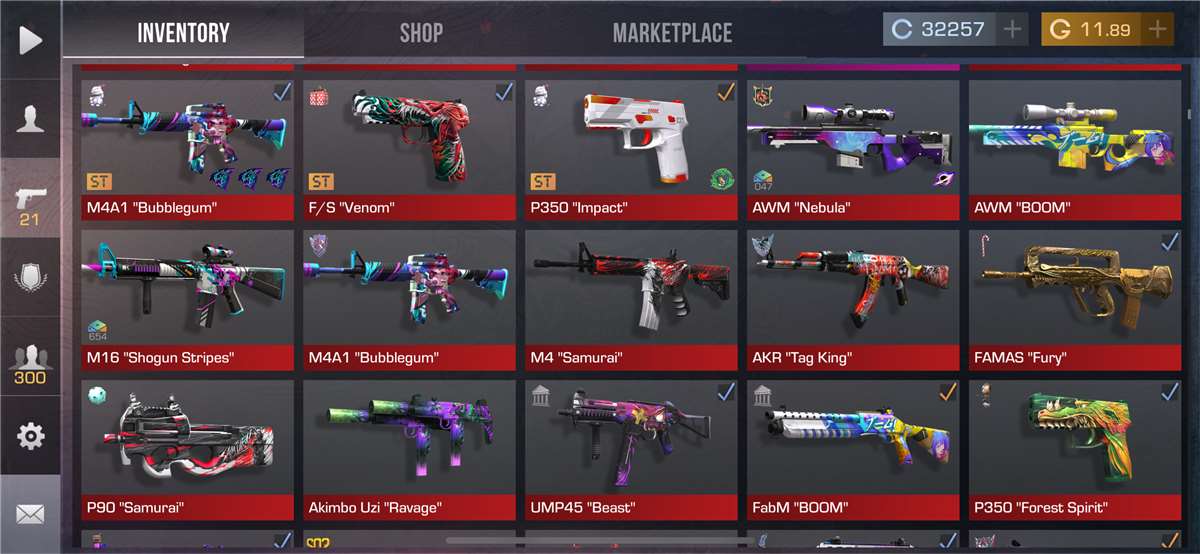Add more silver coins with plus button

tap(1012, 30)
